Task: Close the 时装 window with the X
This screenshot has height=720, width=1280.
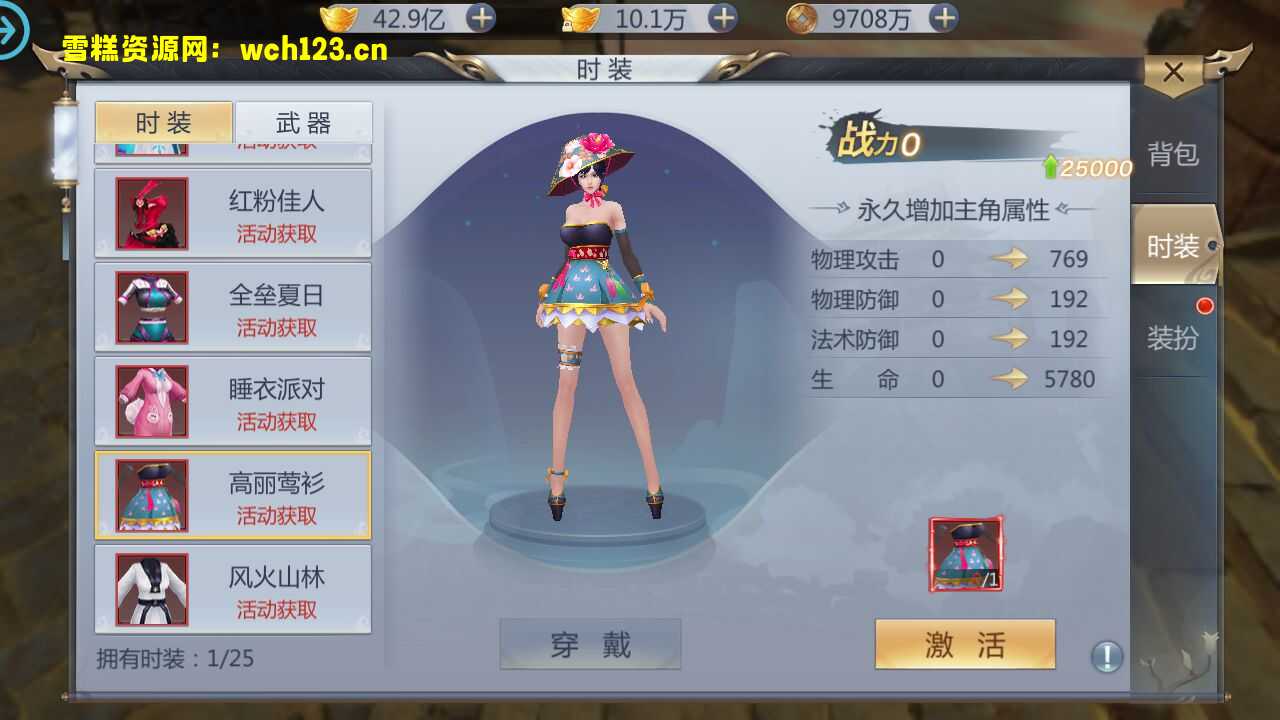Action: [x=1174, y=71]
